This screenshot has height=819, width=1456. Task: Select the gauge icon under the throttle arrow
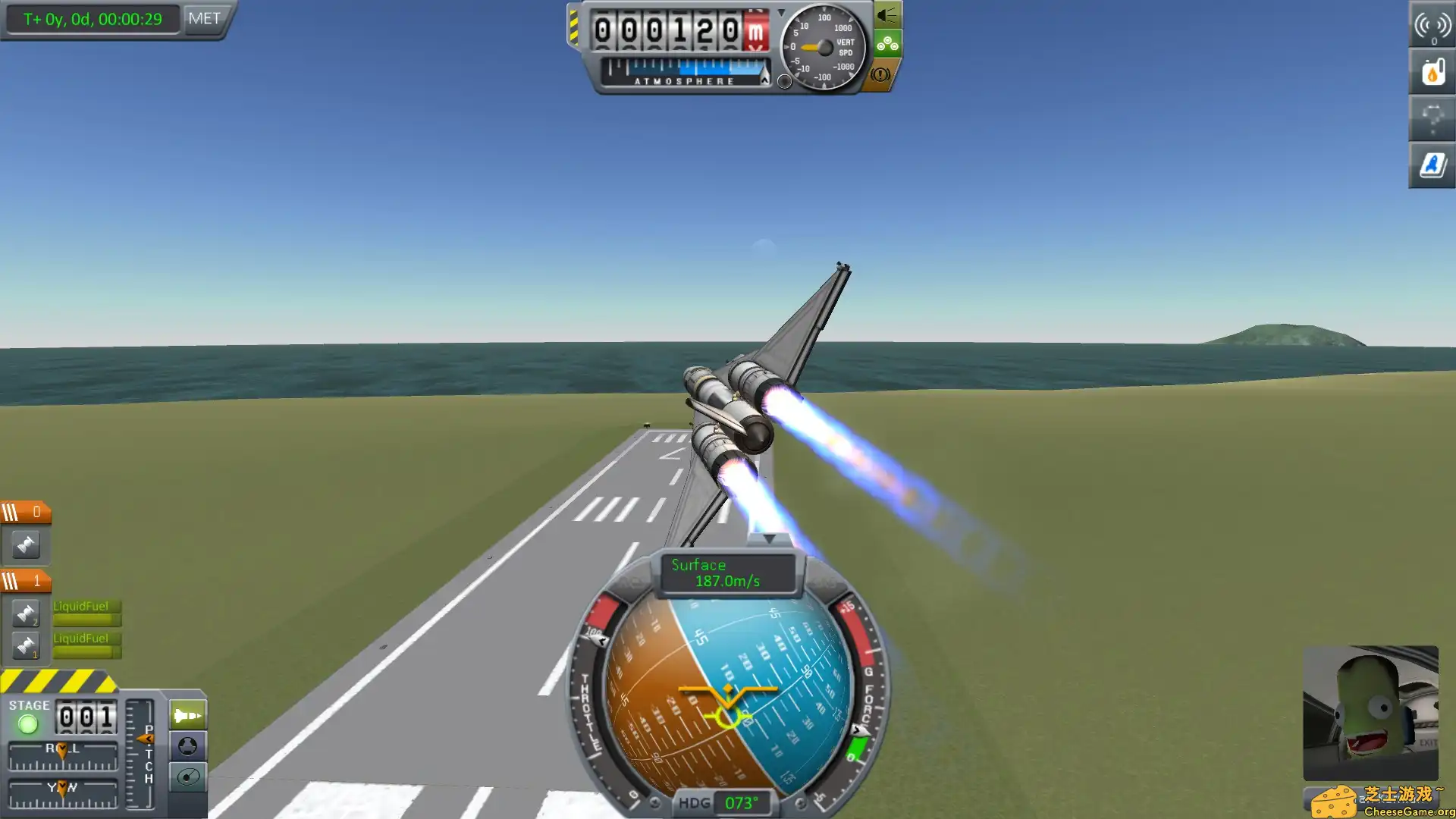tap(187, 777)
